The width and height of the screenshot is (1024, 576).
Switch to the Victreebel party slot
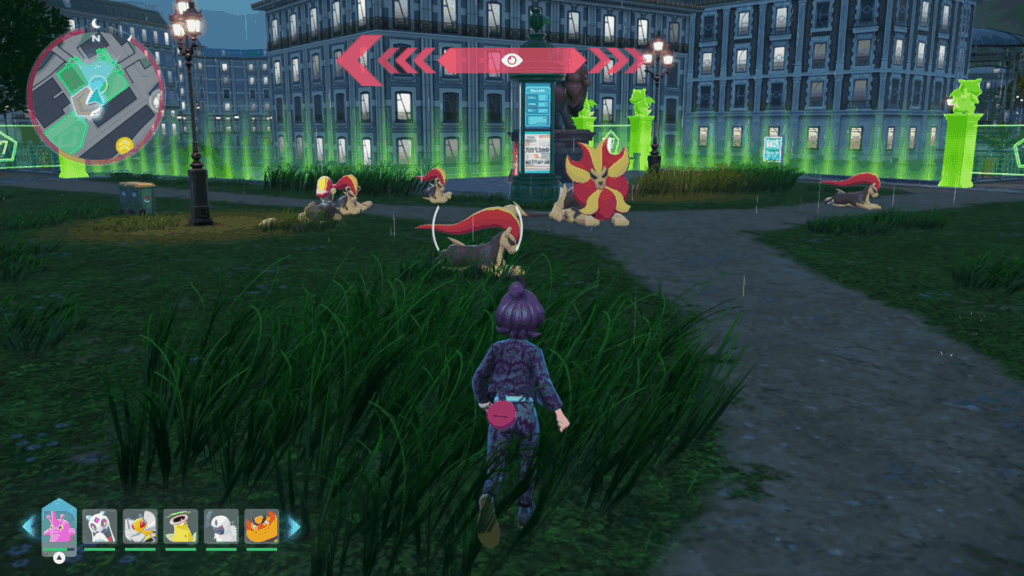[180, 526]
